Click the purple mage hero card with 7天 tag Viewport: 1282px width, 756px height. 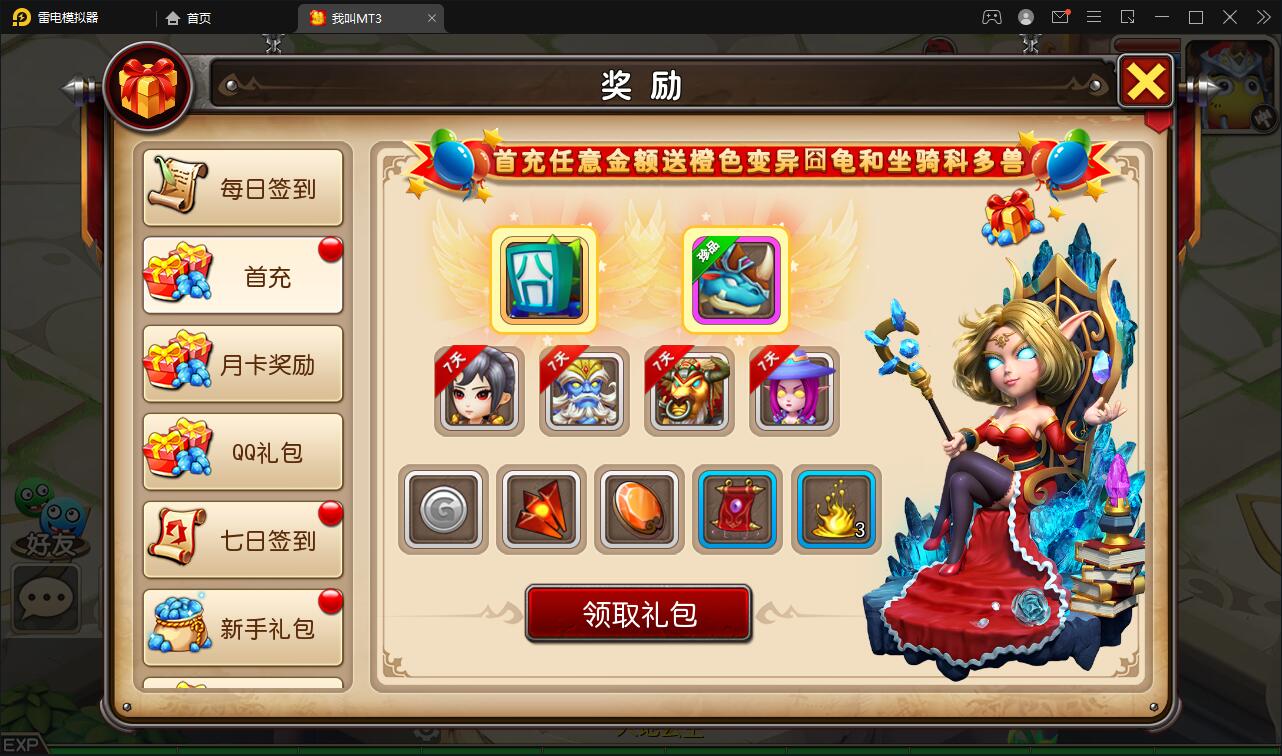793,390
